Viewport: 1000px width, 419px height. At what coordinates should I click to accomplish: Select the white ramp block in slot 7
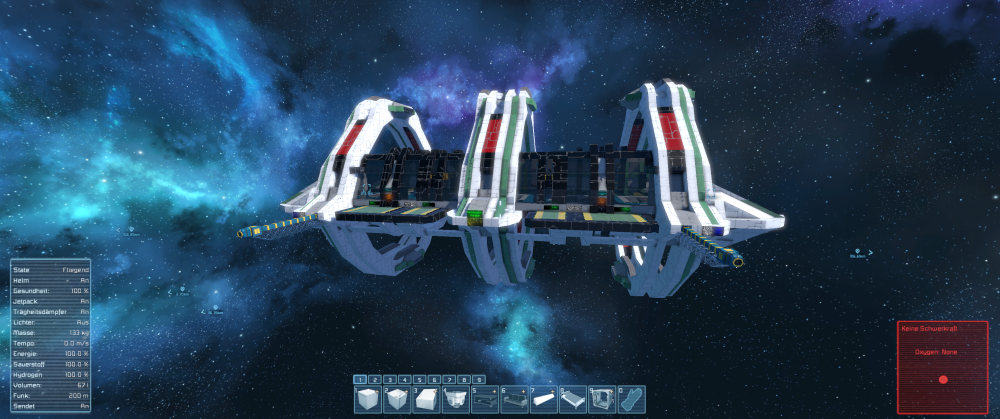pos(543,401)
